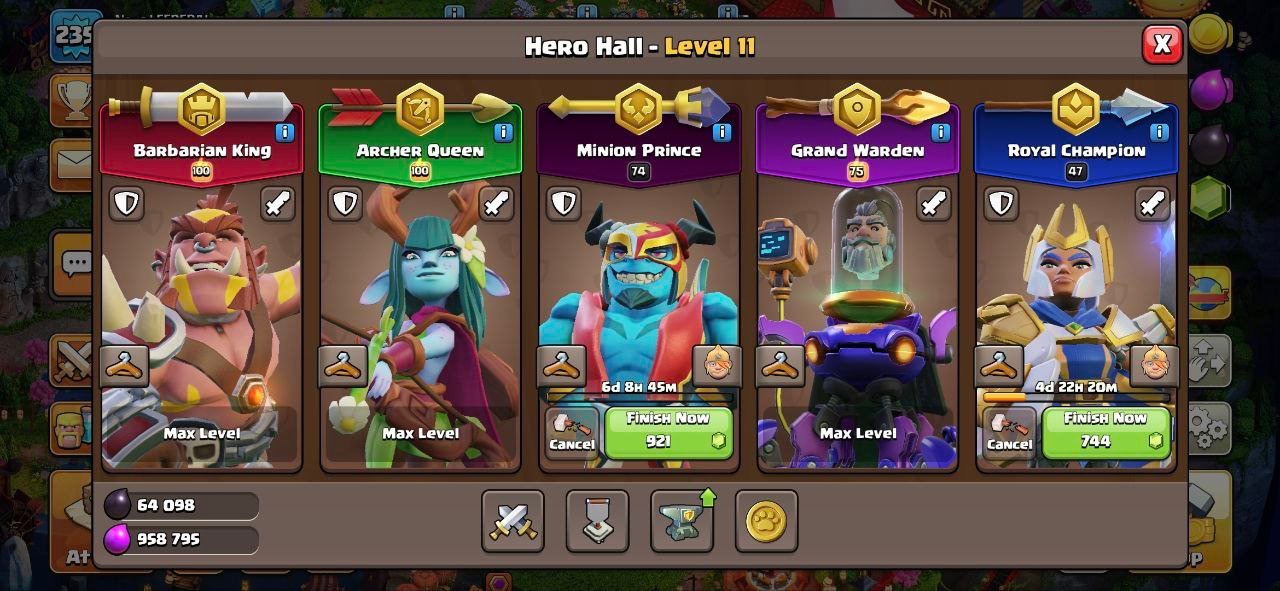
Task: Open Grand Warden skin wardrobe
Action: tap(780, 366)
